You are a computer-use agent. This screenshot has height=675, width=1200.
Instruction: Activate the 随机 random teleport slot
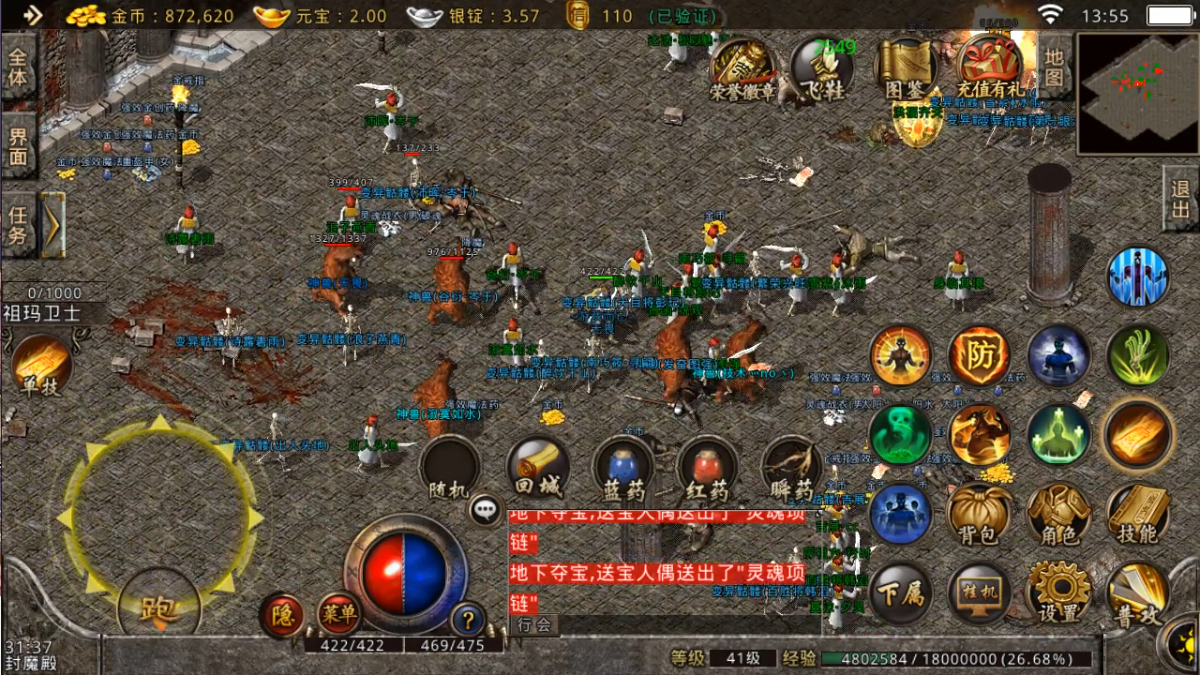(449, 468)
